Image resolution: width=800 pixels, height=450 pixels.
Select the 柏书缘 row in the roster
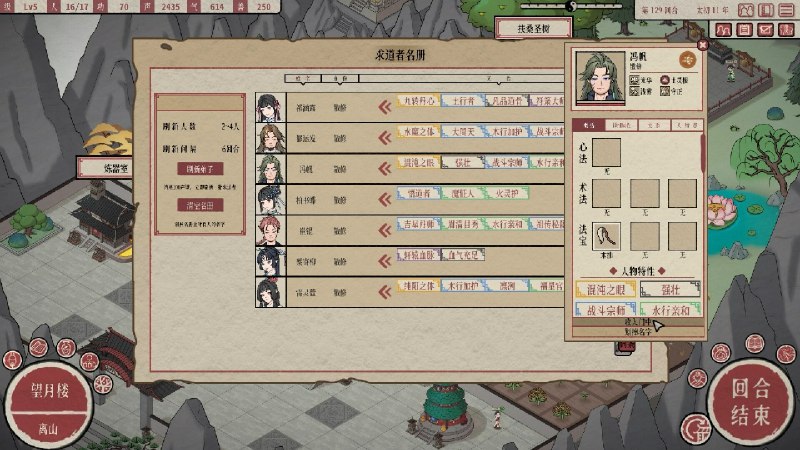[306, 195]
